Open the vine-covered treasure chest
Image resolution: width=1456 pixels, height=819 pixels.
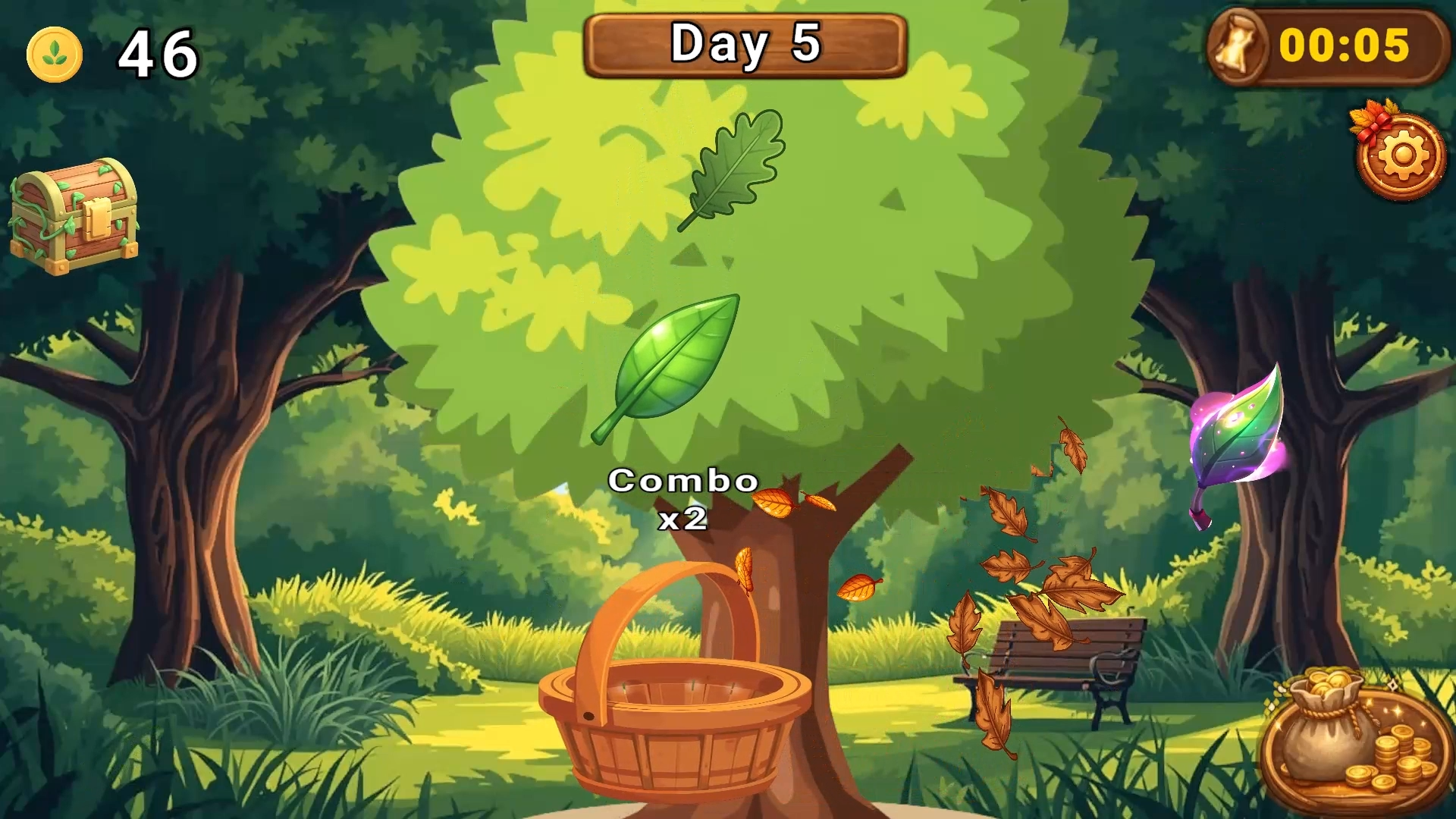(x=76, y=220)
